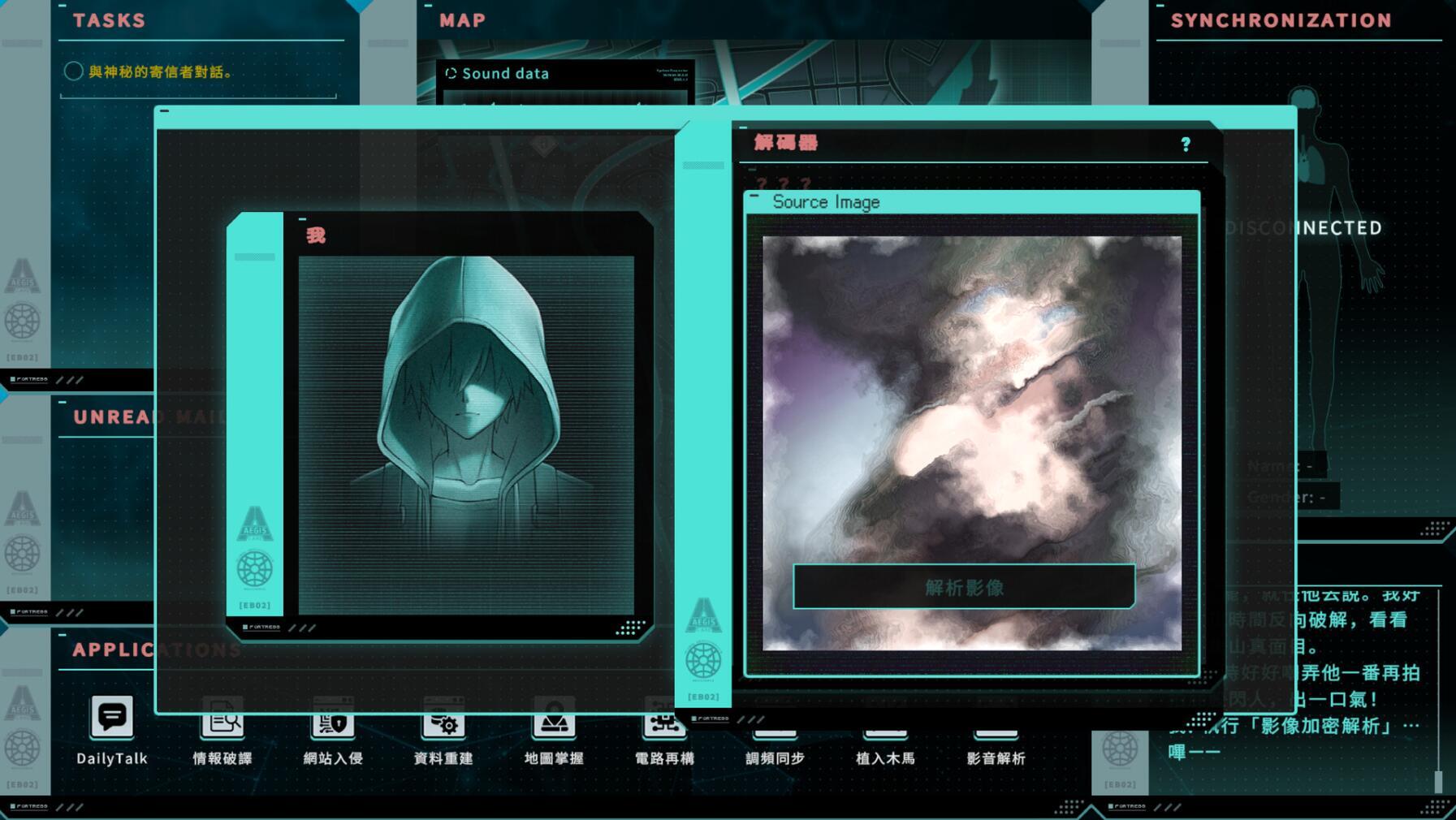Screen dimensions: 1456x820
Task: Open decoder help via question mark
Action: pos(1186,145)
